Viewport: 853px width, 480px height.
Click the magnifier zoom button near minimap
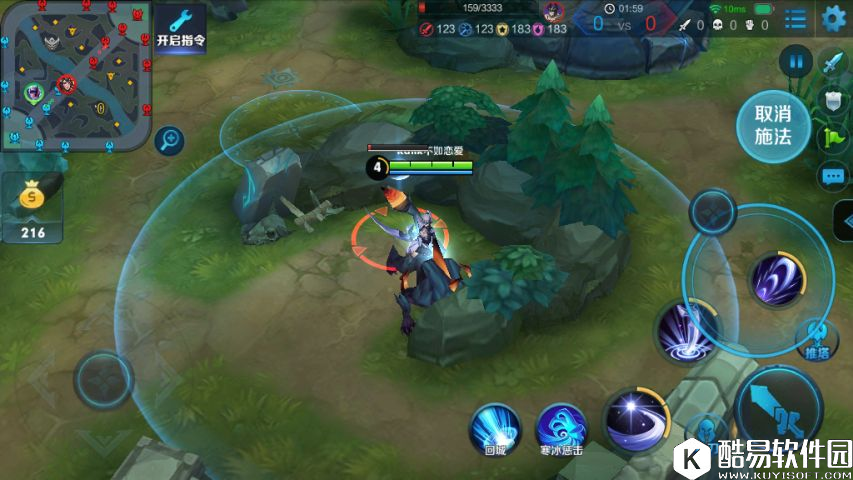pyautogui.click(x=170, y=139)
